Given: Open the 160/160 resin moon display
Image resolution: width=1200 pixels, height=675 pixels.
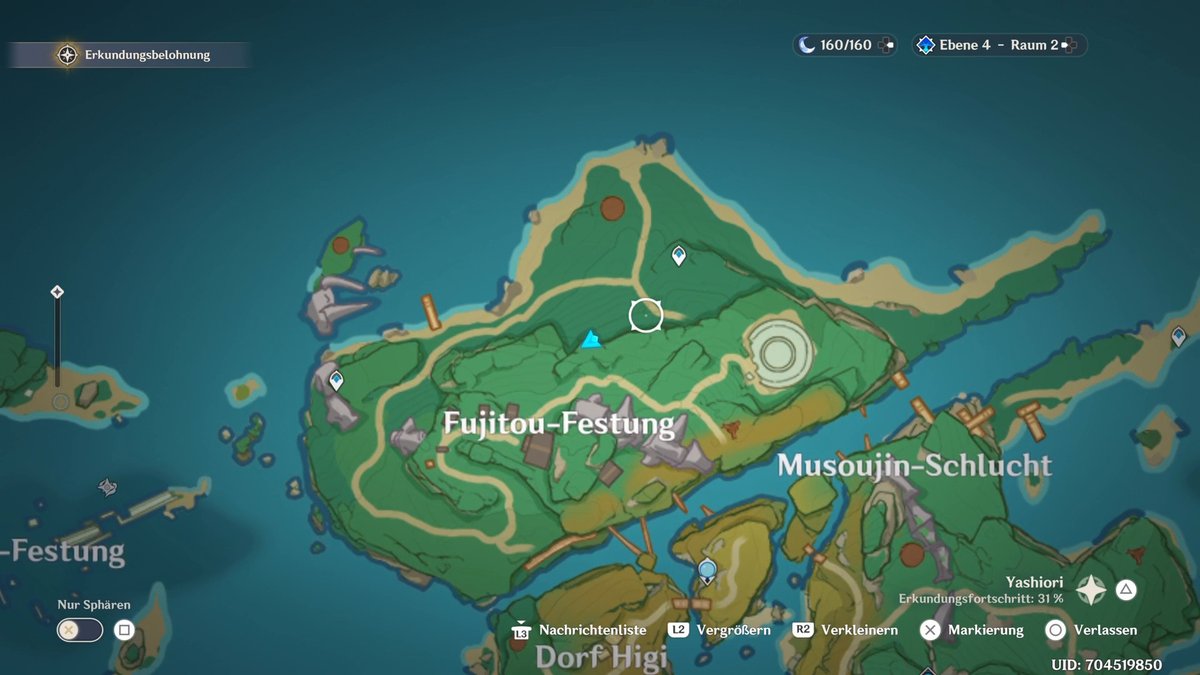Looking at the screenshot, I should 845,45.
